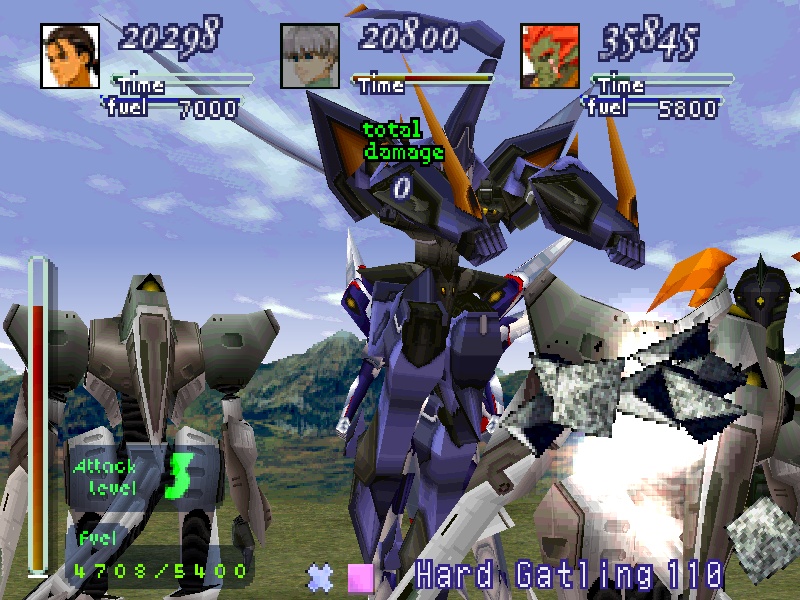
Task: Choose the gray-haired pilot portrait
Action: tap(311, 55)
